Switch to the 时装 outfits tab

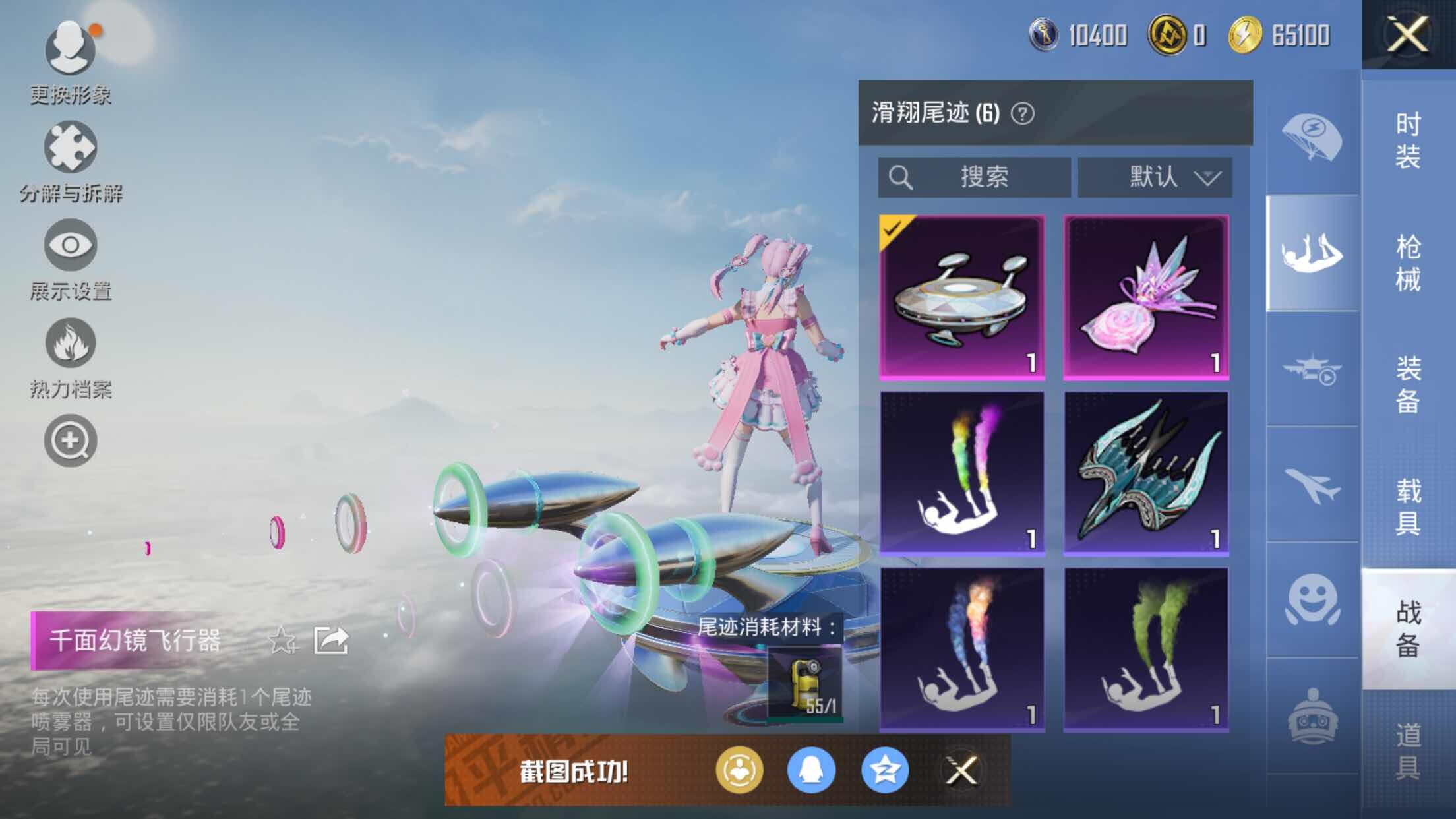[1408, 140]
